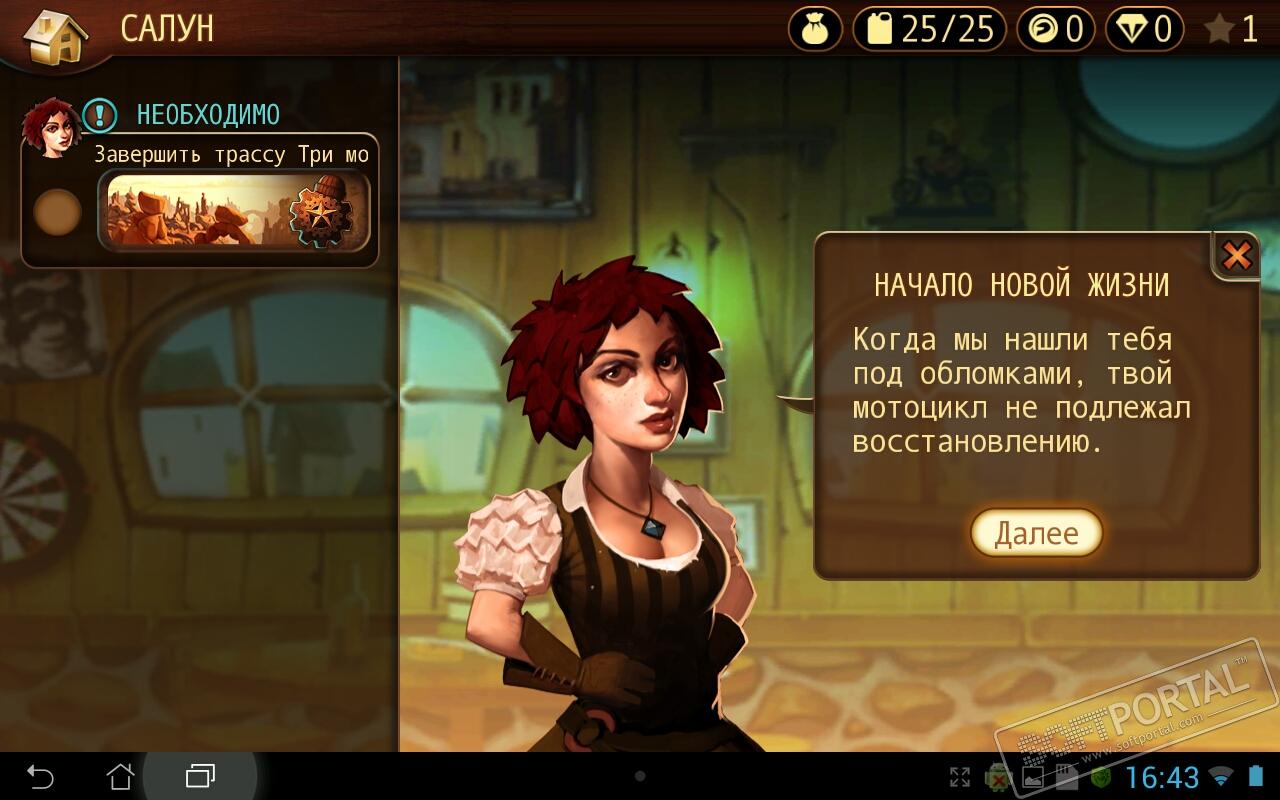The image size is (1280, 800).
Task: Open the coin bag currency counter
Action: [816, 29]
